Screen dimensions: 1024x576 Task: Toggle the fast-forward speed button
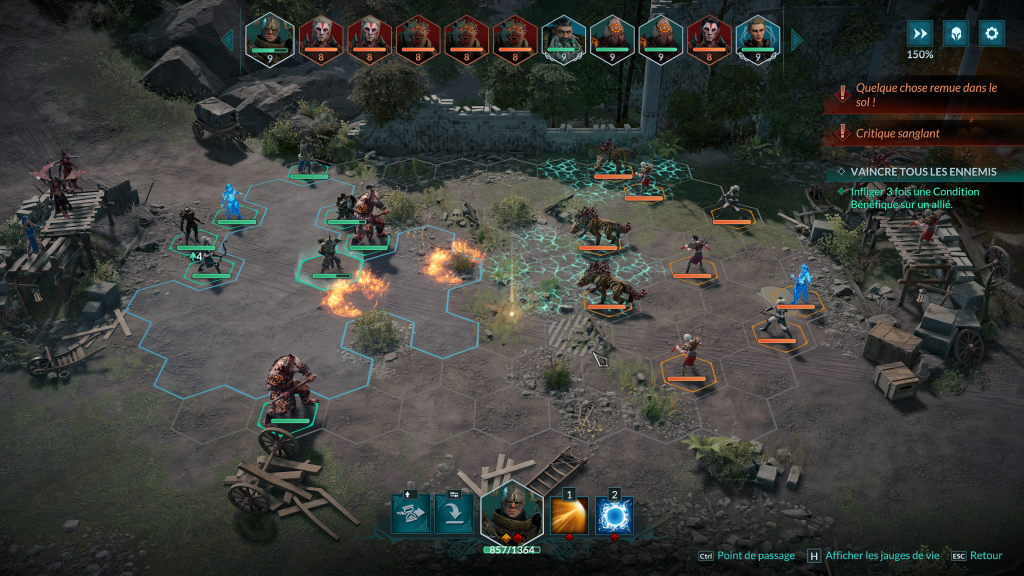pyautogui.click(x=919, y=33)
